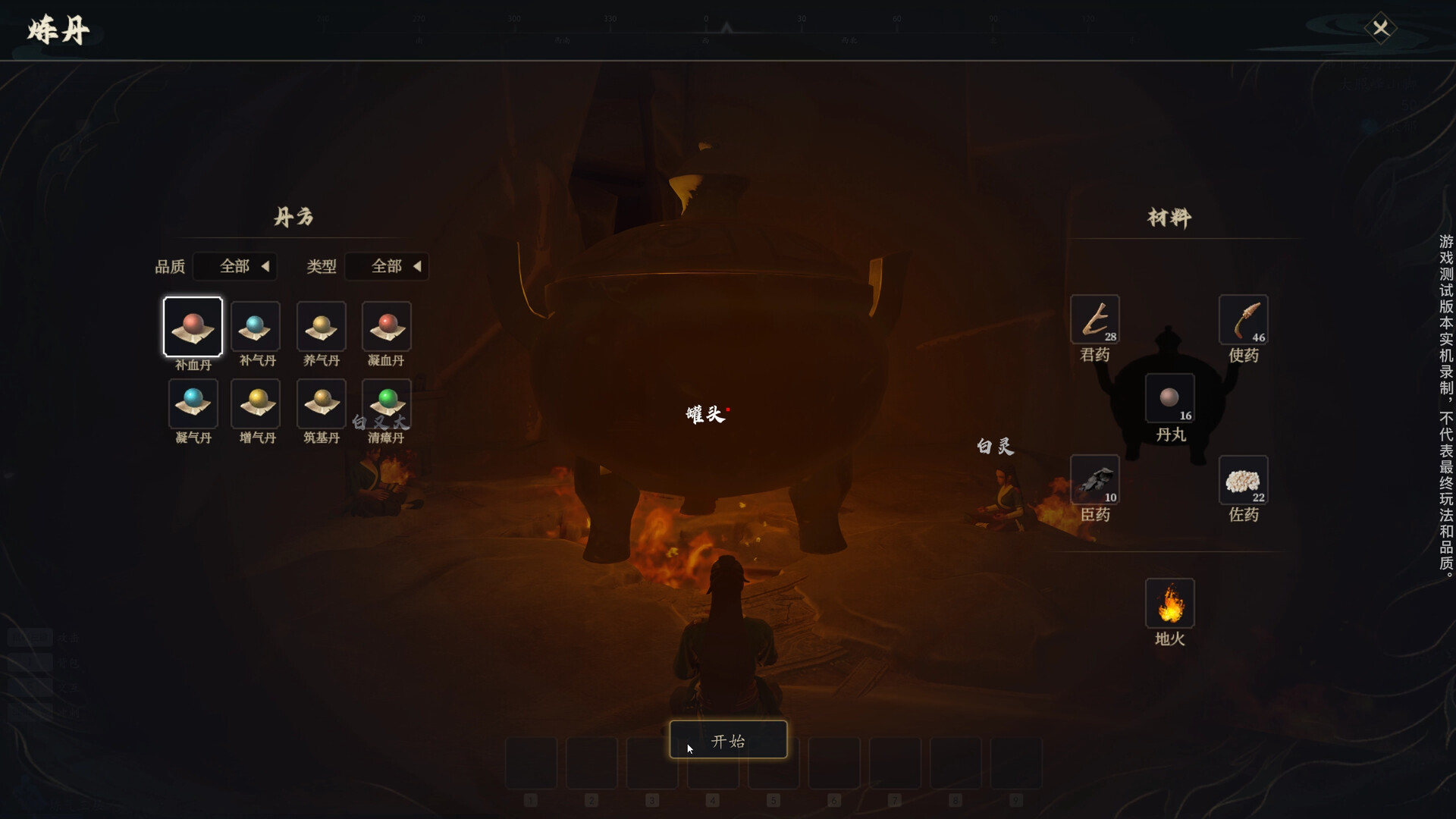The image size is (1456, 819).
Task: Select the 臣药 material slot
Action: 1095,480
